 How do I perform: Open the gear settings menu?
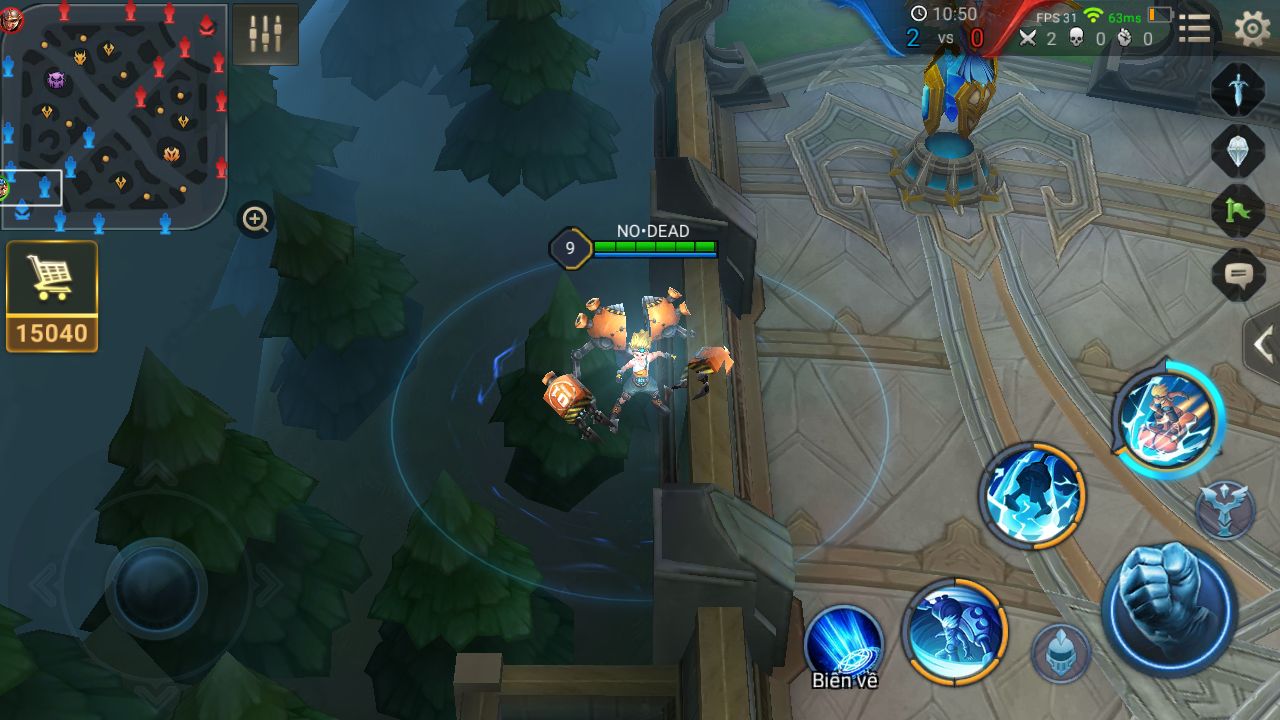1252,29
